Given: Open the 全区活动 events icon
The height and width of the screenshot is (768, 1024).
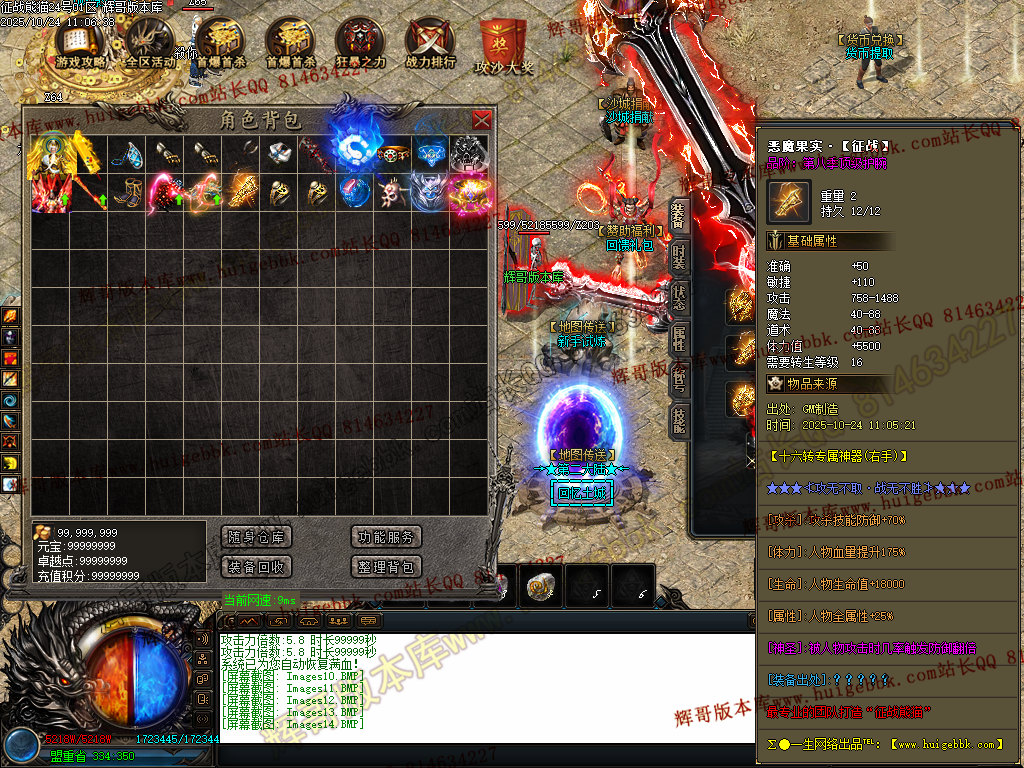Looking at the screenshot, I should point(151,46).
